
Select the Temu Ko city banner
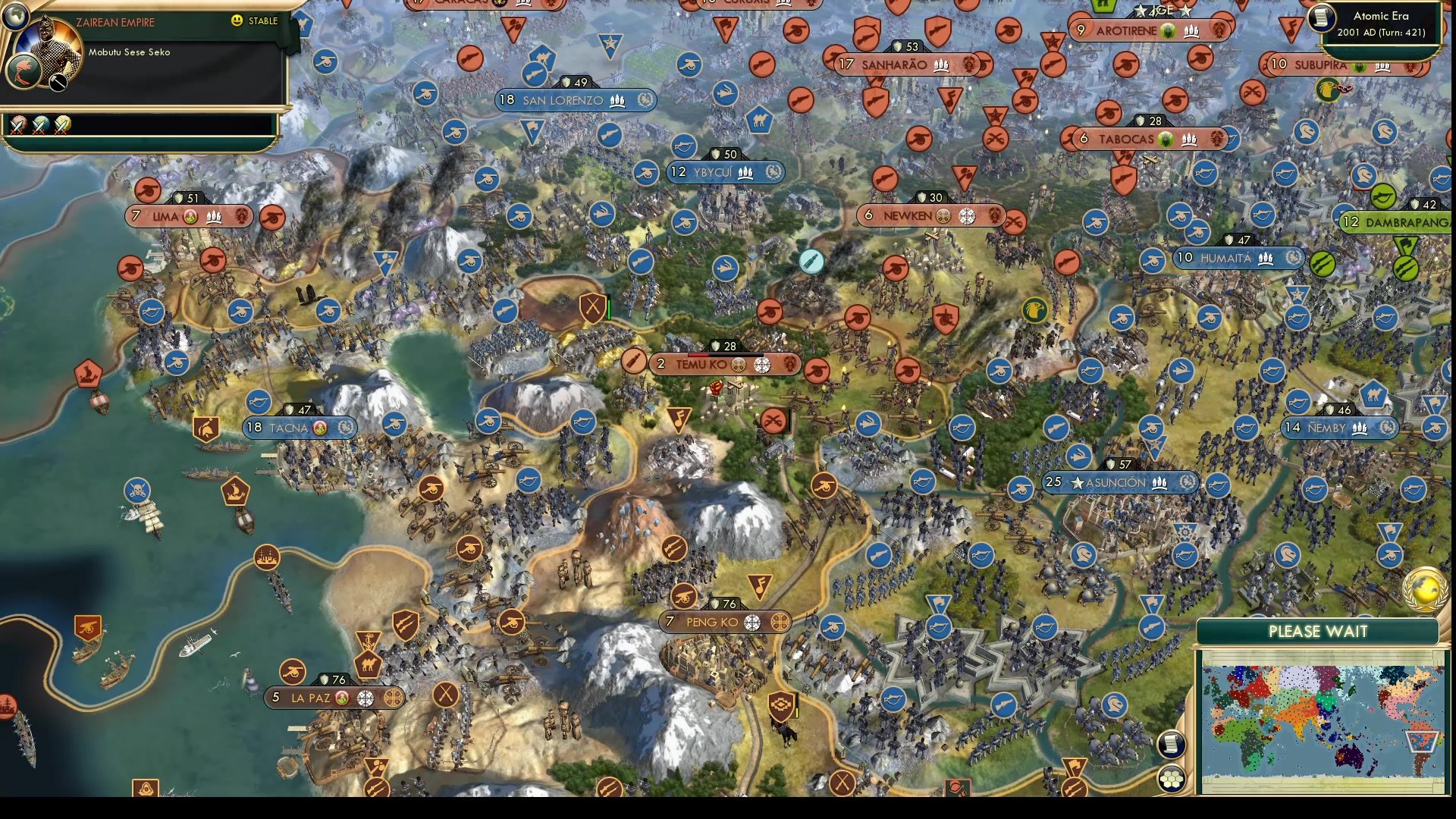coord(726,364)
